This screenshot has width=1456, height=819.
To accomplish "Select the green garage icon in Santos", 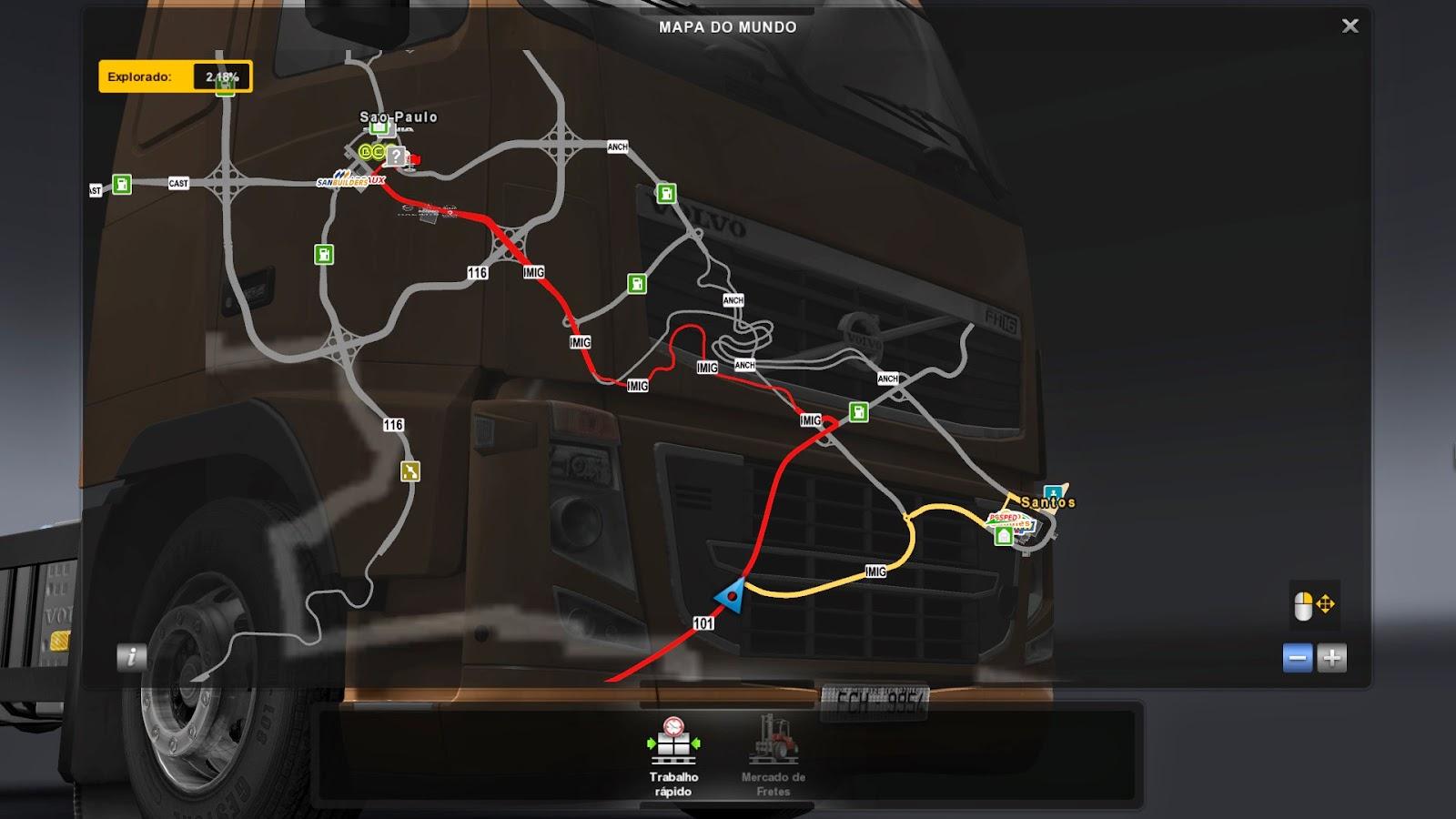I will click(1004, 537).
